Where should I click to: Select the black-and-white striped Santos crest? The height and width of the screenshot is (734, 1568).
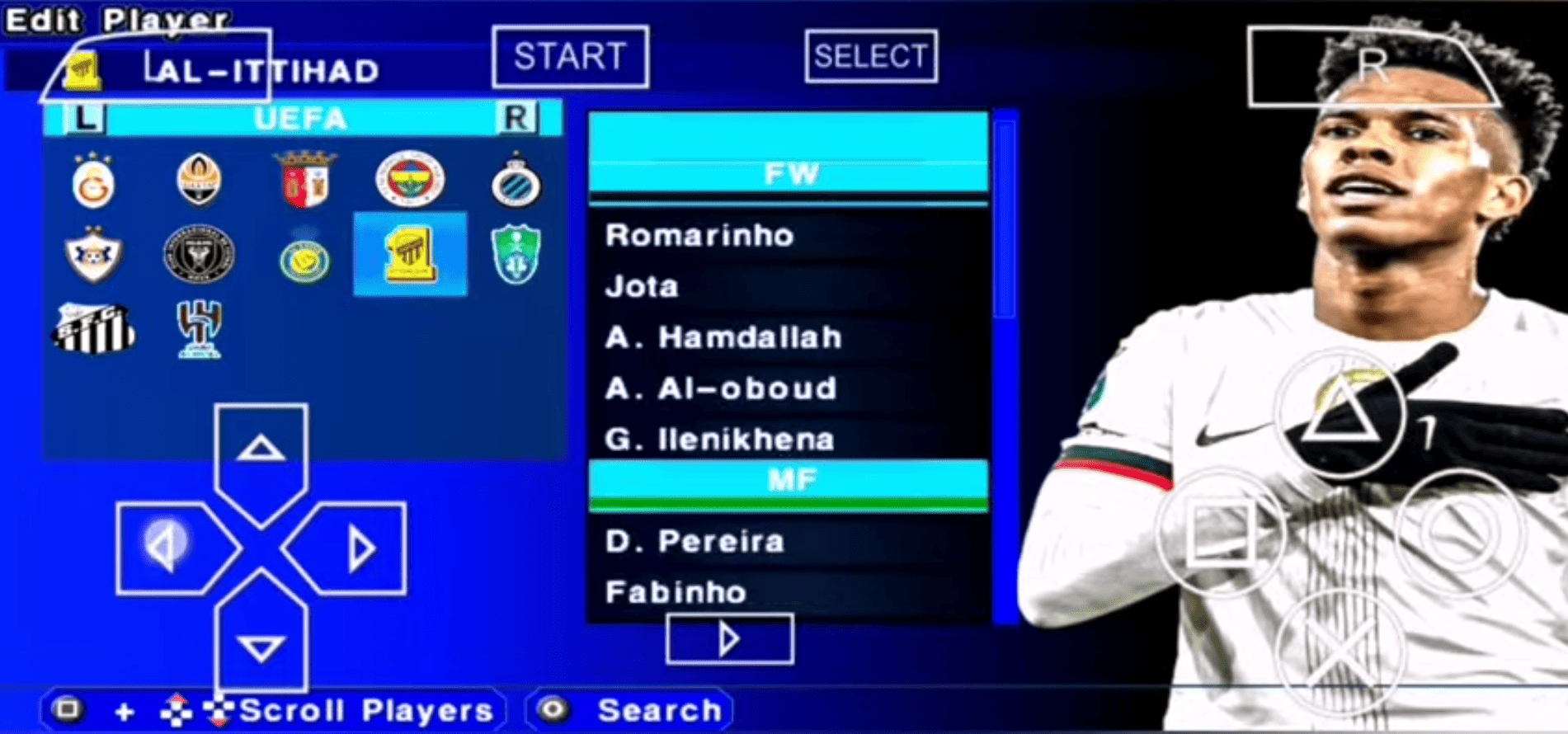point(93,328)
